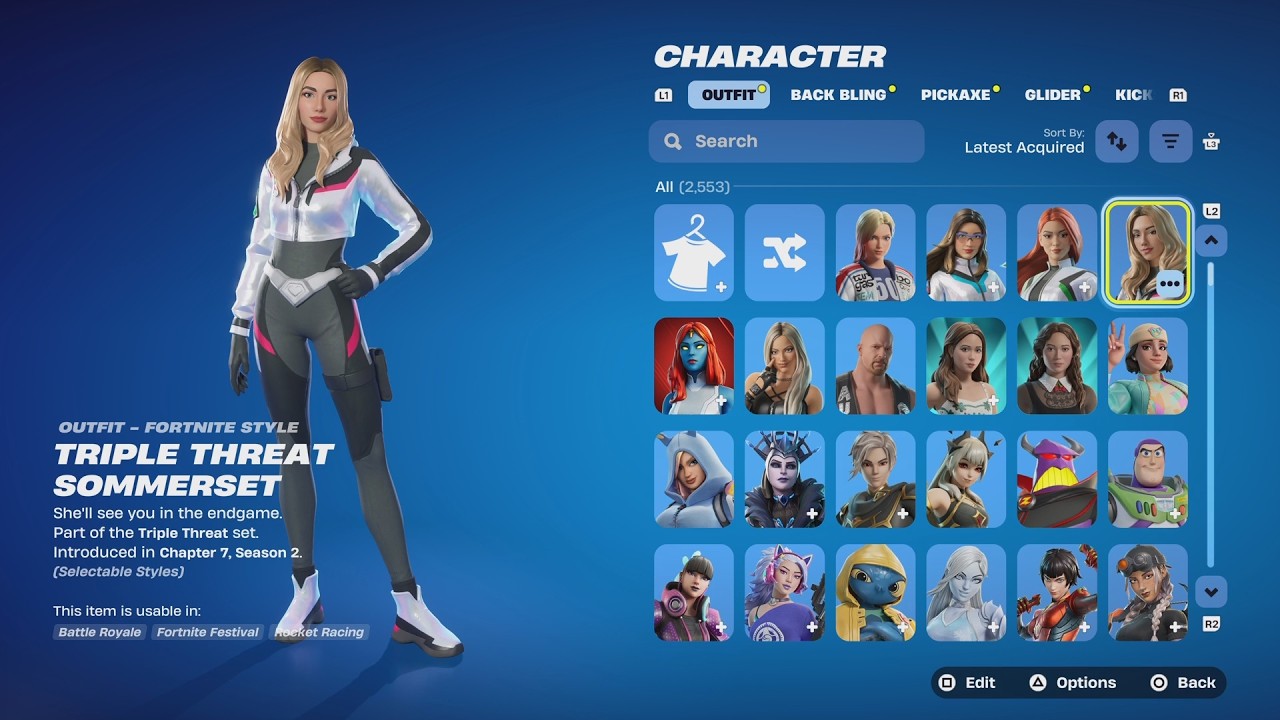Select the t-shirt hanger preset tile
1280x720 pixels.
694,253
